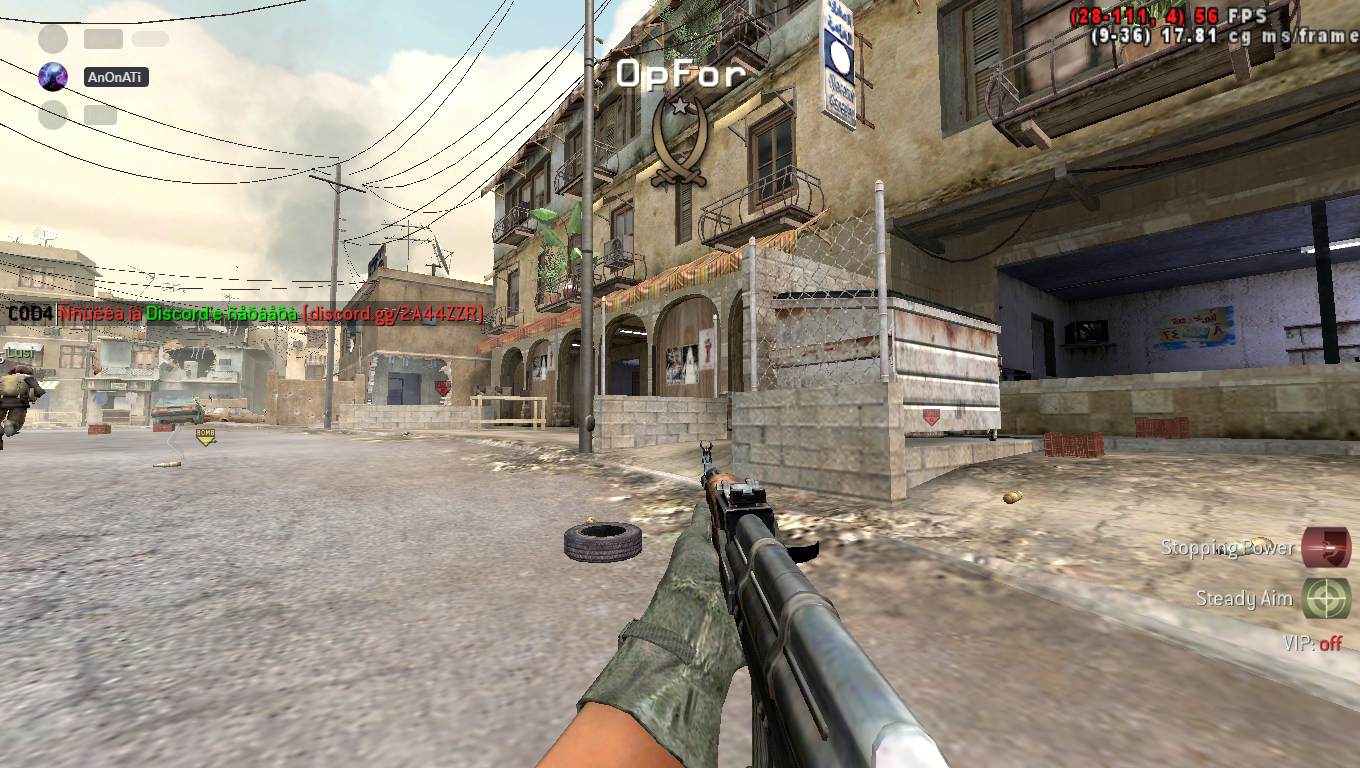Click the Stopping Power perk icon

(1326, 548)
